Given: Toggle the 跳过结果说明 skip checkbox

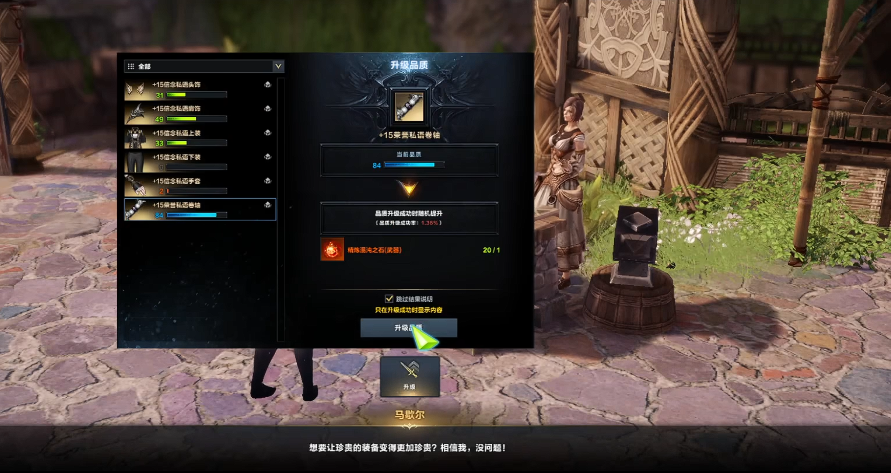Looking at the screenshot, I should [x=389, y=298].
